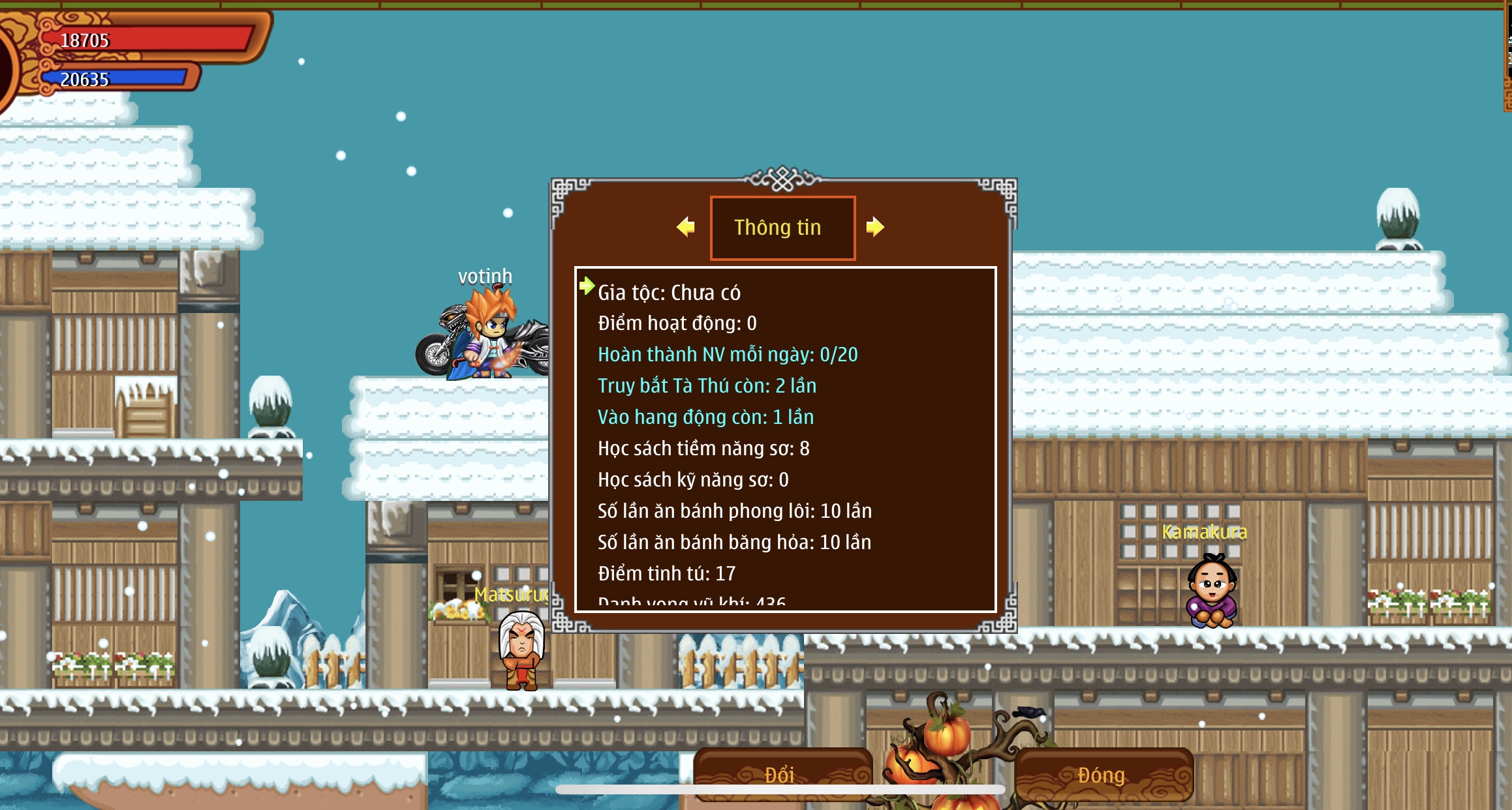Pick the Vào hang động còn row
This screenshot has width=1512, height=810.
tap(705, 417)
